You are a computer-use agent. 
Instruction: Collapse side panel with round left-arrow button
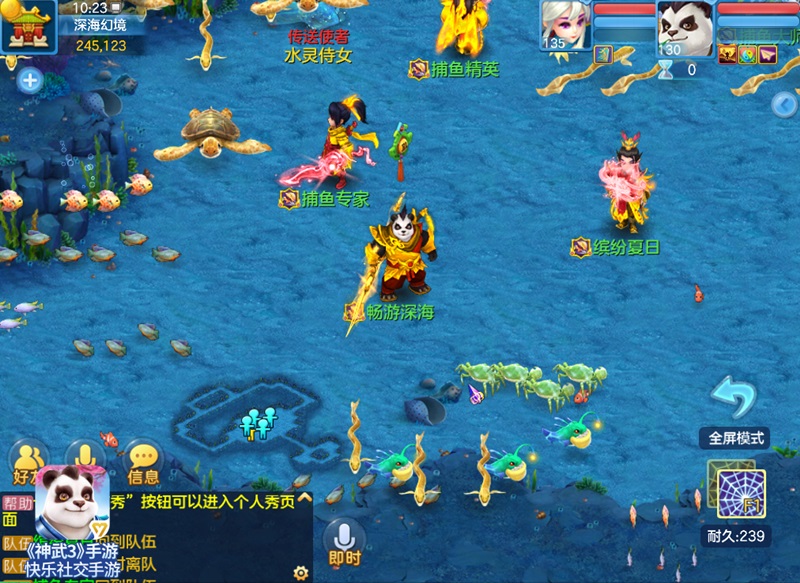pyautogui.click(x=784, y=104)
